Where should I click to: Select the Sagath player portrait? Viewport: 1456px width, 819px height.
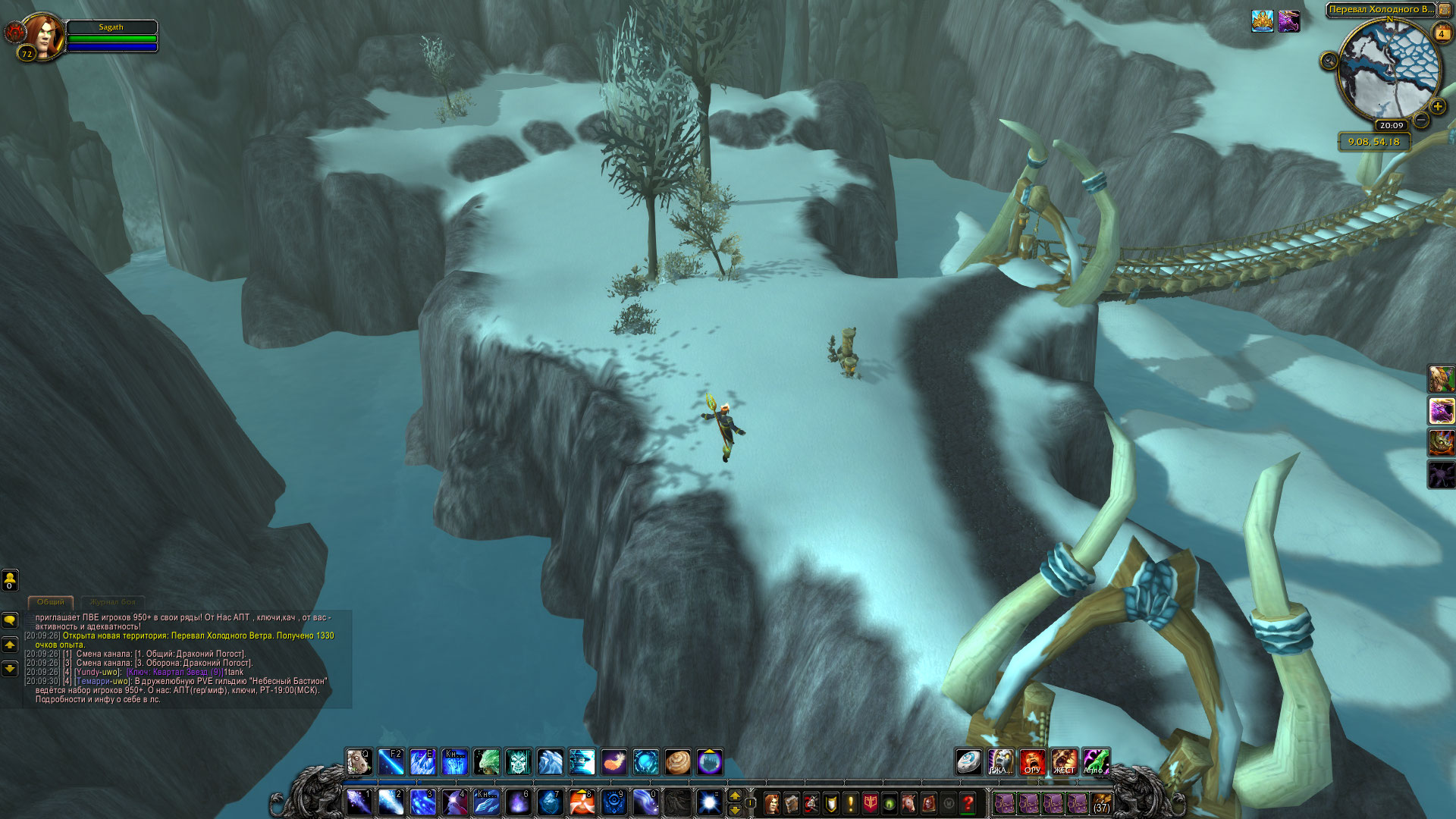pyautogui.click(x=44, y=35)
